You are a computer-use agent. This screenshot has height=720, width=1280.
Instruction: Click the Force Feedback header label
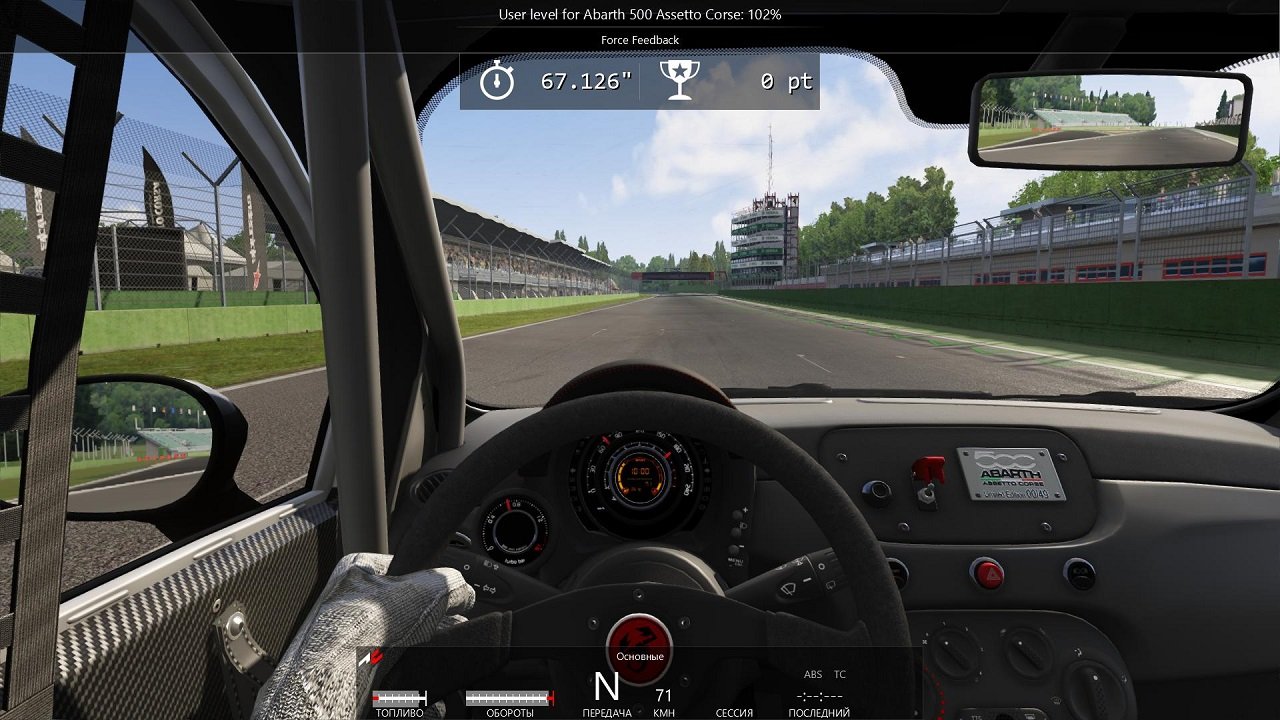639,39
